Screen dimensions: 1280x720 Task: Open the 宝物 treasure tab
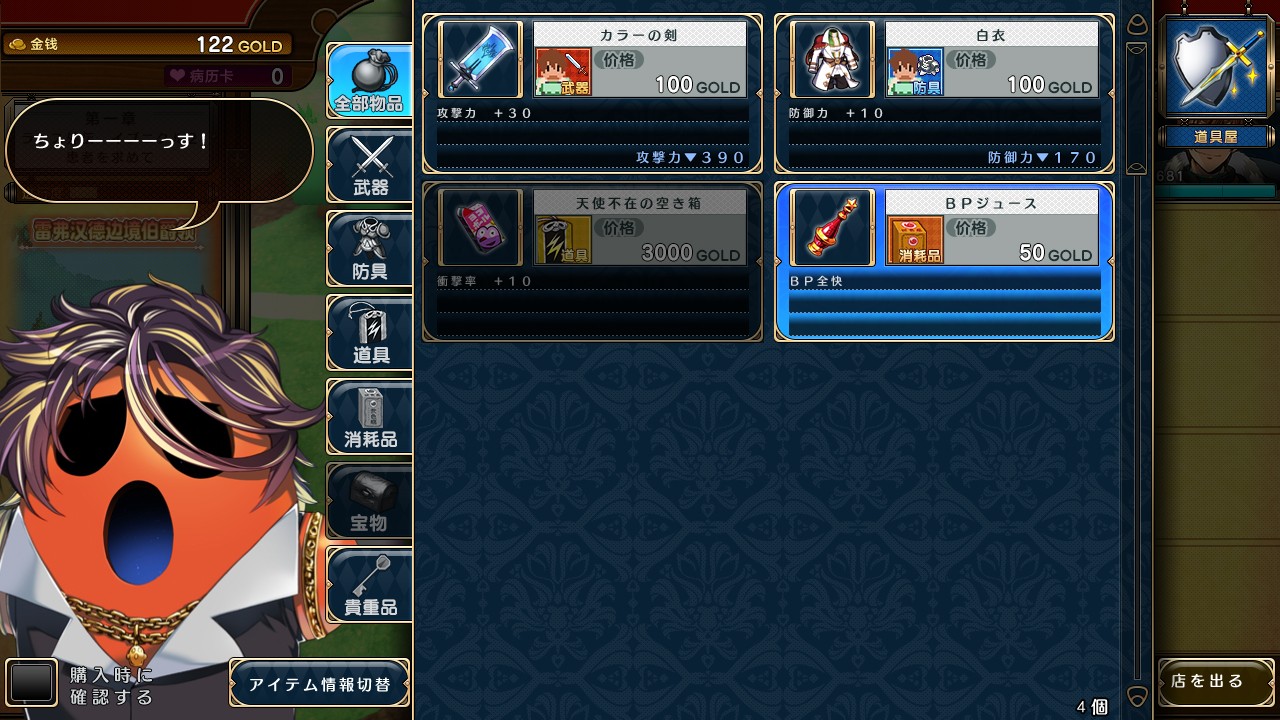[x=370, y=501]
